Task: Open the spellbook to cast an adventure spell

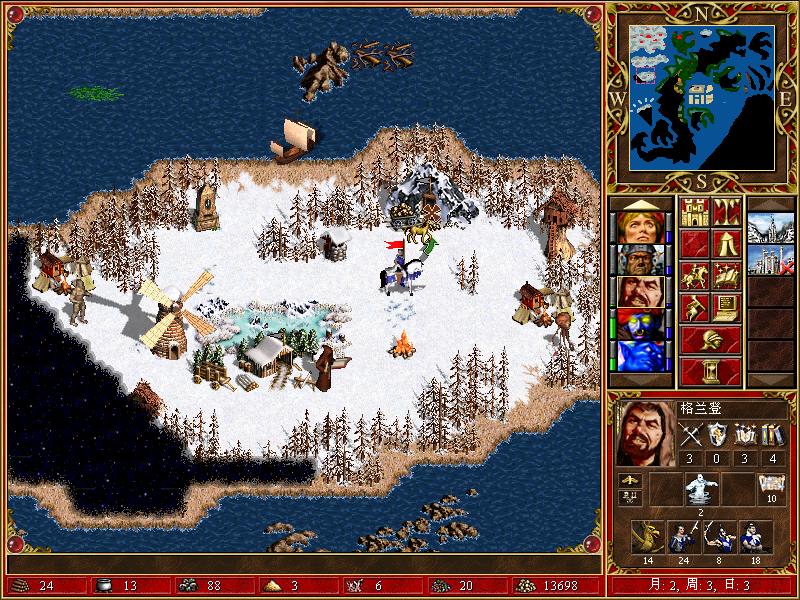Action: click(727, 275)
